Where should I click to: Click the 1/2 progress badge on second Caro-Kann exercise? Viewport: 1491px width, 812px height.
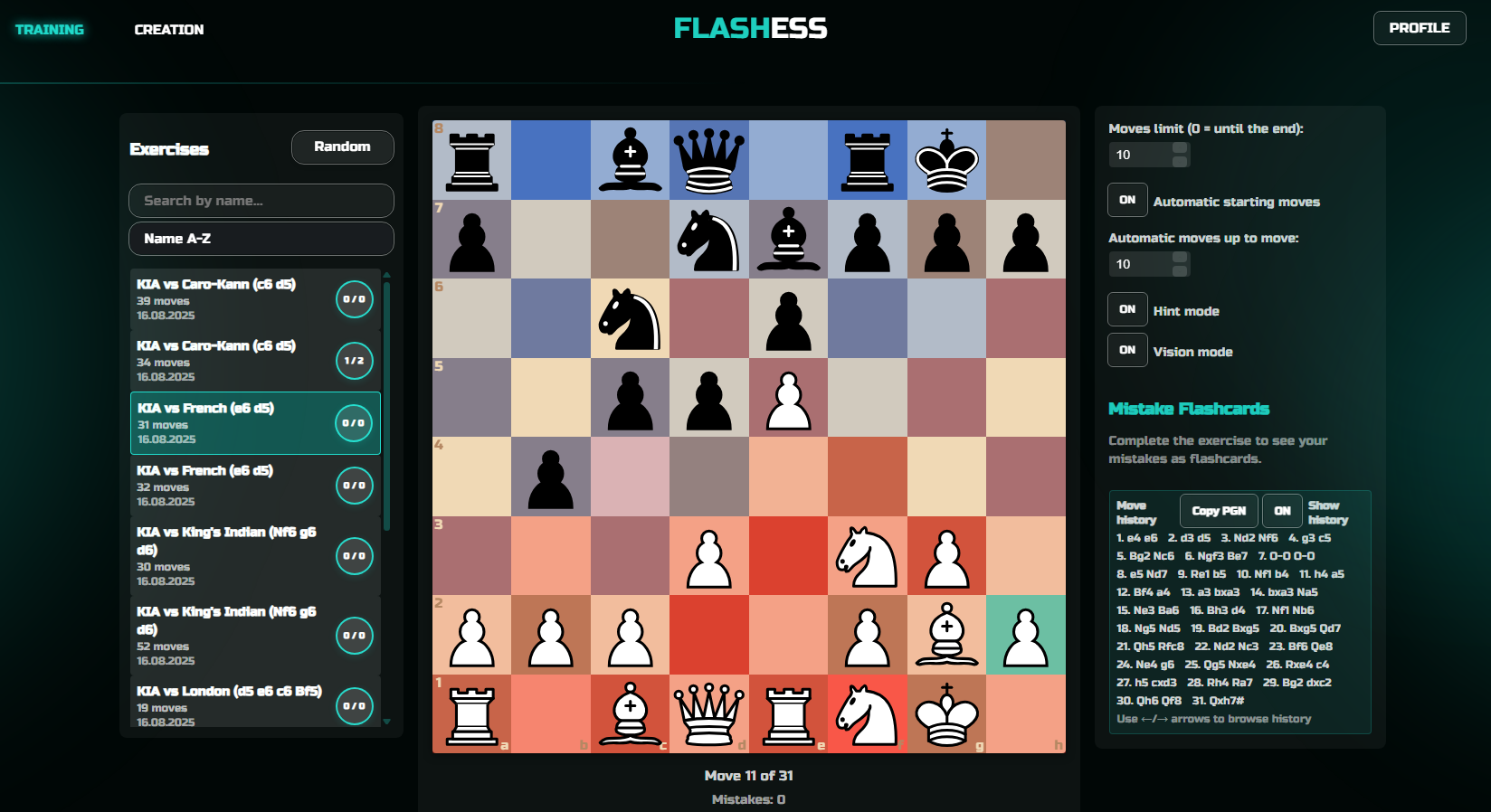[x=355, y=360]
